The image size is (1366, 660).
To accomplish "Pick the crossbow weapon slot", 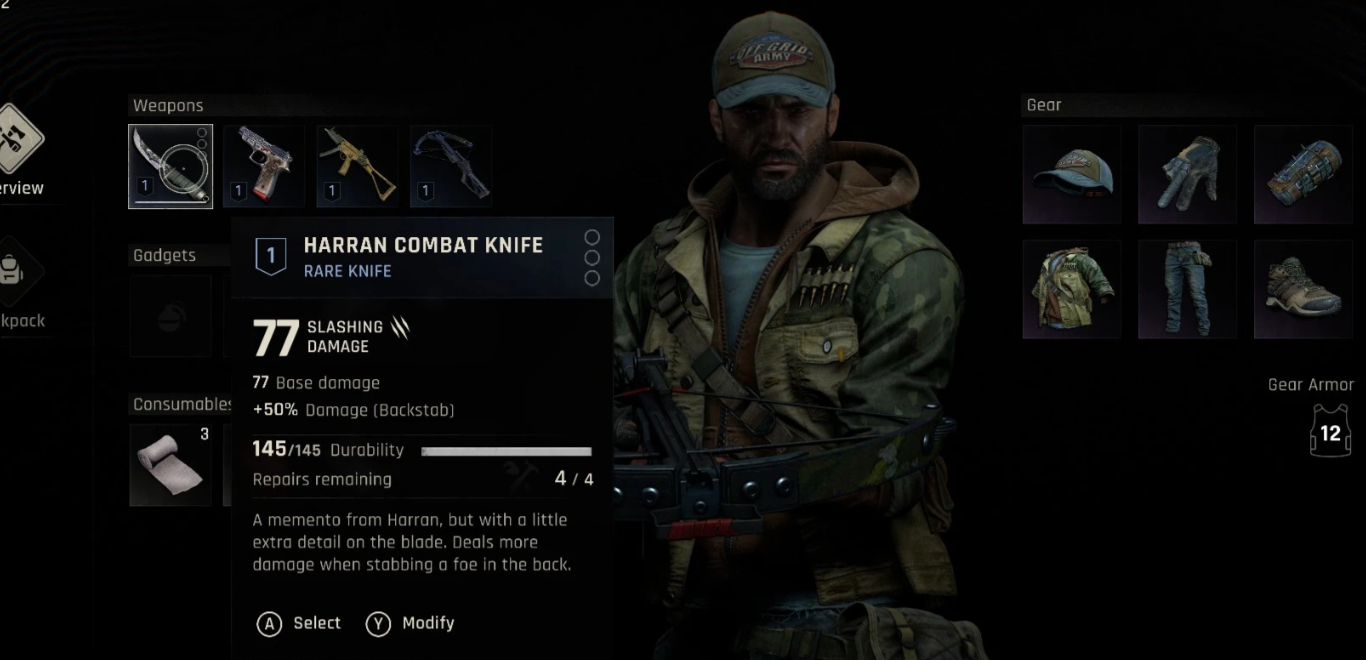I will tap(450, 166).
